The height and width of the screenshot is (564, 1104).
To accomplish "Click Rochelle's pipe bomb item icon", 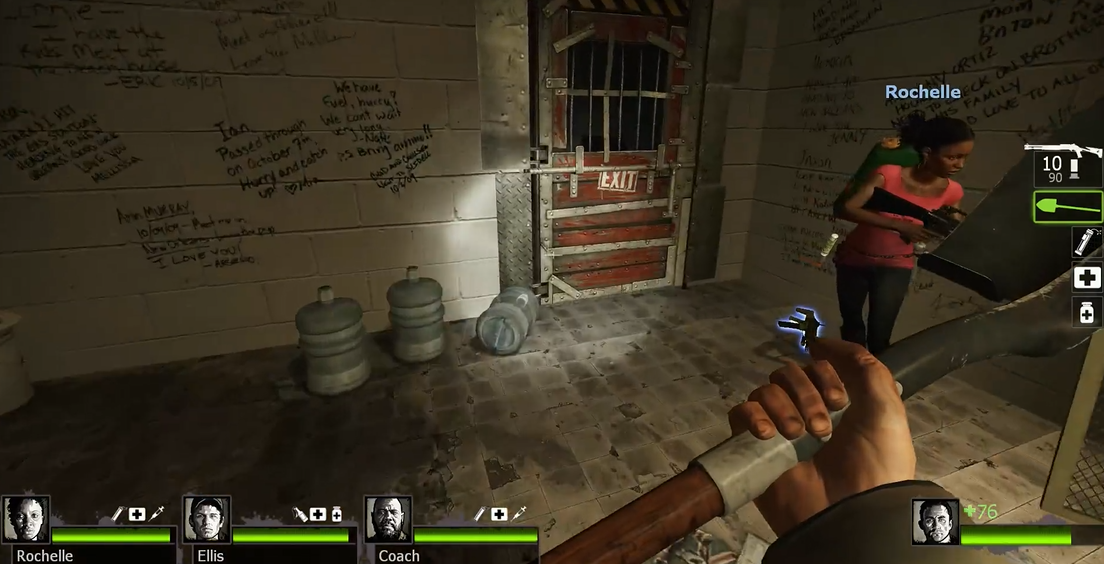I will (118, 514).
